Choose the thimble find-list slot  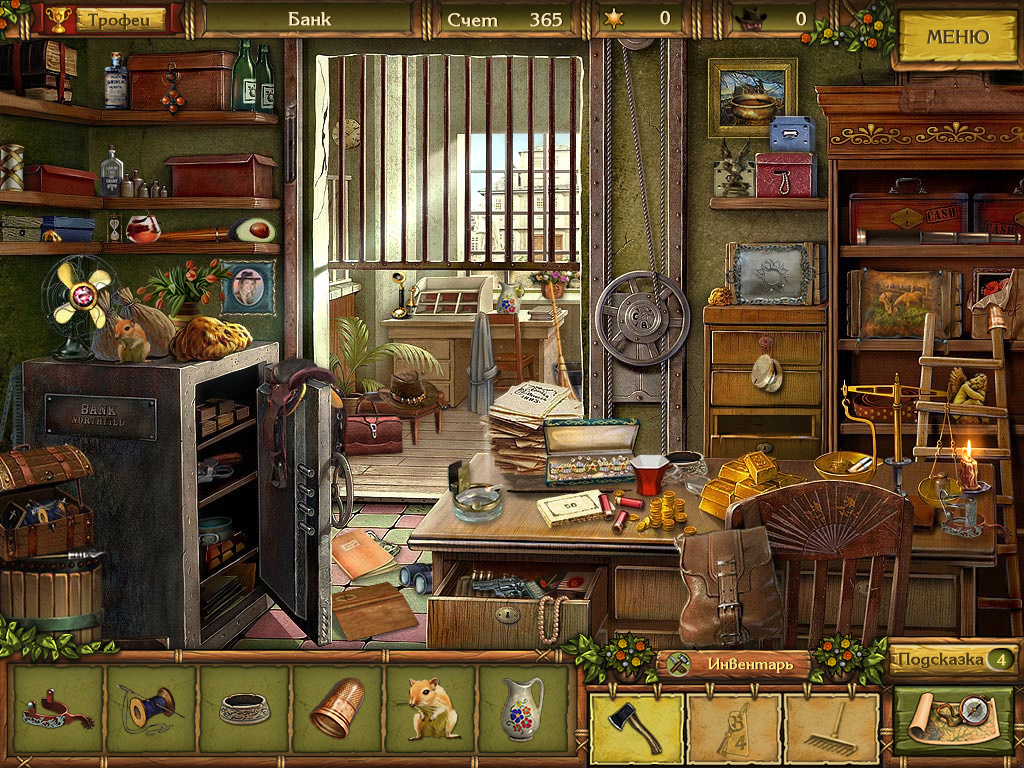pos(336,709)
